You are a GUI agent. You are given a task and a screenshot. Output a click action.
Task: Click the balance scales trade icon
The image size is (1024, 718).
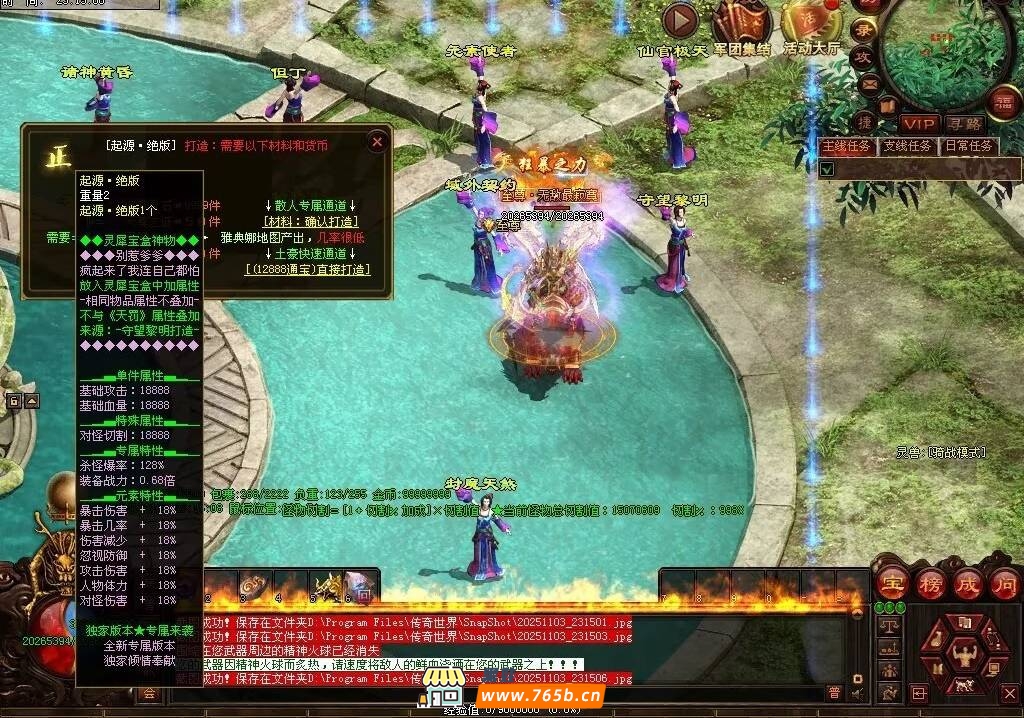coord(887,626)
